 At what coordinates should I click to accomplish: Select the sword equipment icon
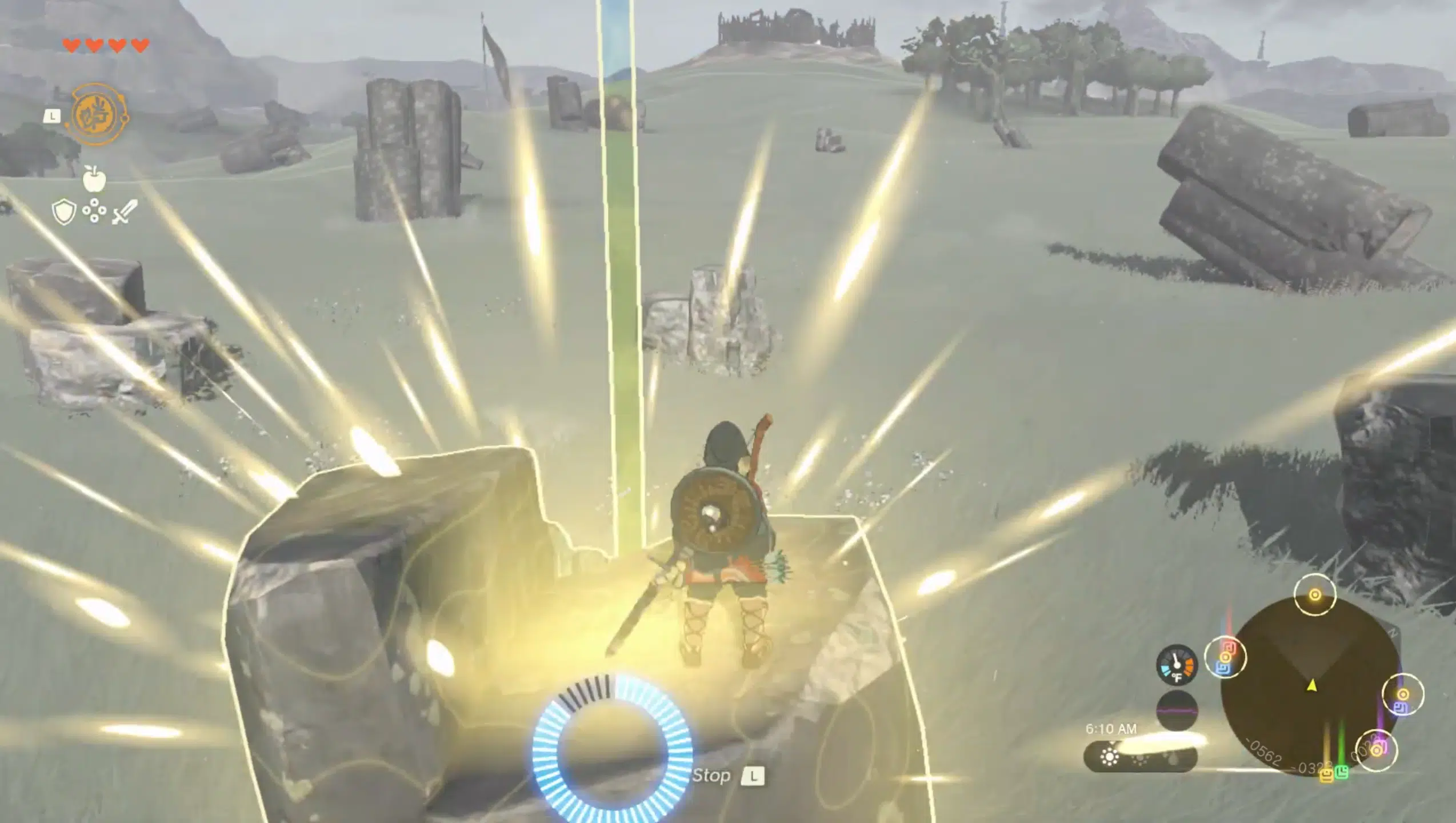(x=125, y=211)
